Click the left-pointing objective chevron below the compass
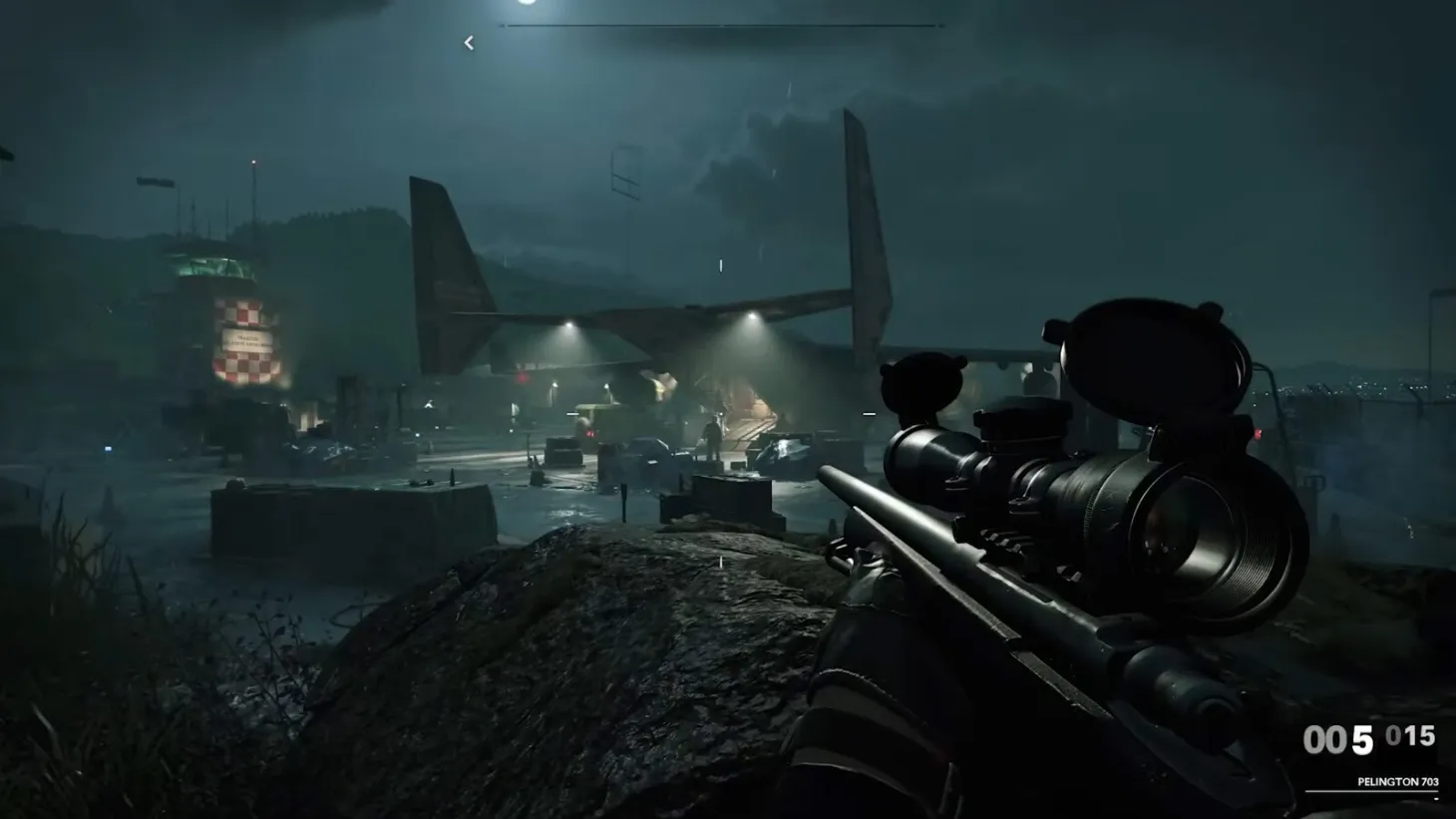Viewport: 1456px width, 819px height. click(x=468, y=42)
